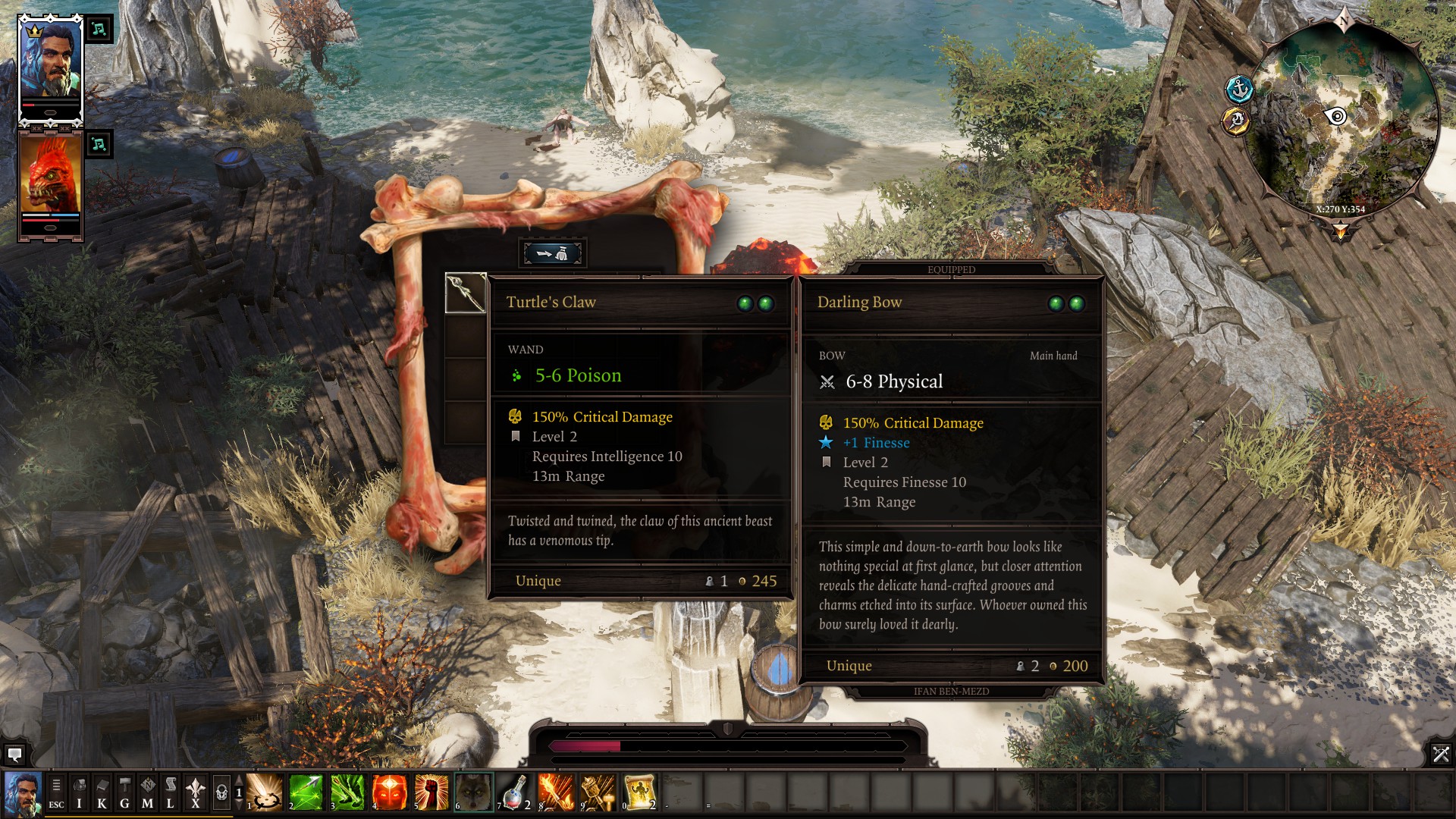Activate the crosshair ranged skill in slot 1

[265, 792]
